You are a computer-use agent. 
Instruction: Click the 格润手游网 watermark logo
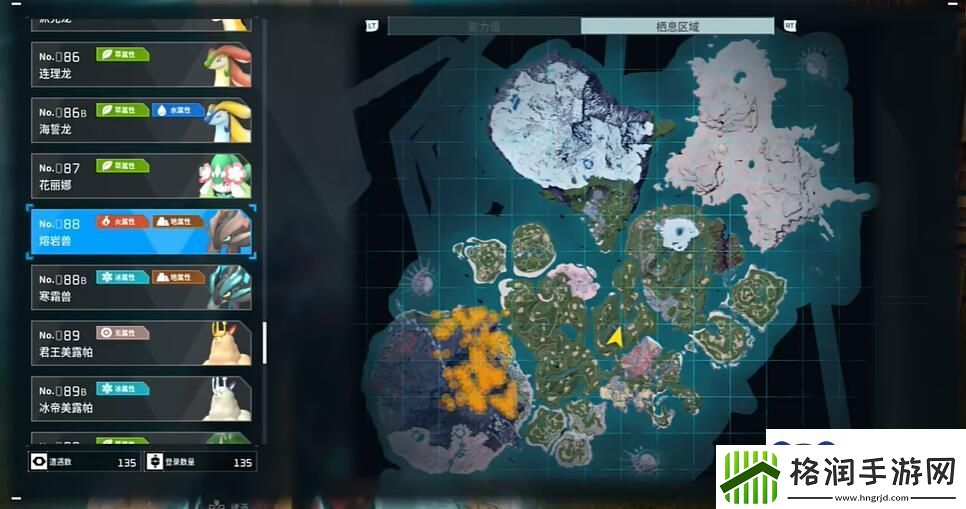(841, 472)
